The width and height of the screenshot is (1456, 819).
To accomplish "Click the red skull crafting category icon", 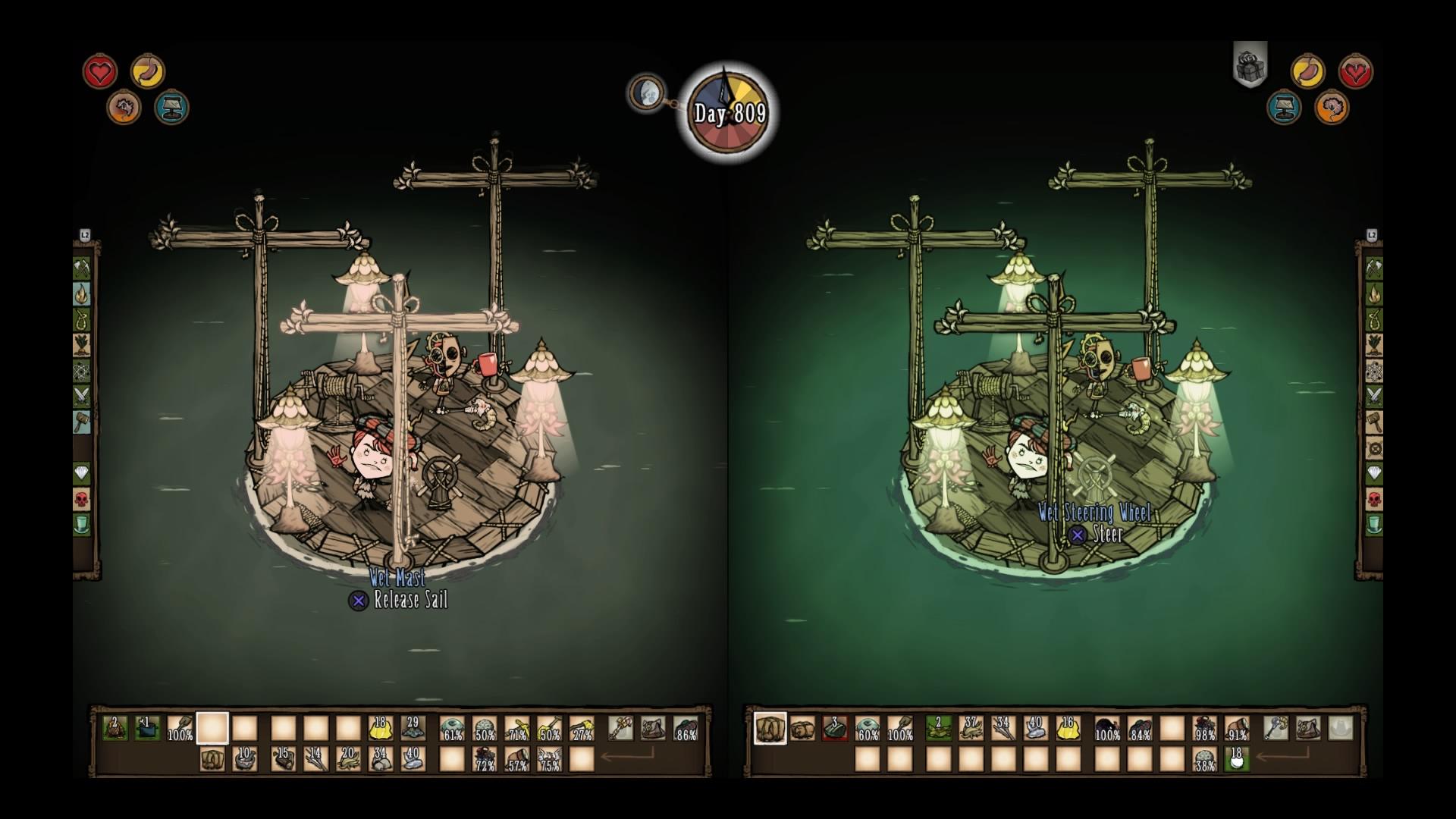I will (x=83, y=497).
